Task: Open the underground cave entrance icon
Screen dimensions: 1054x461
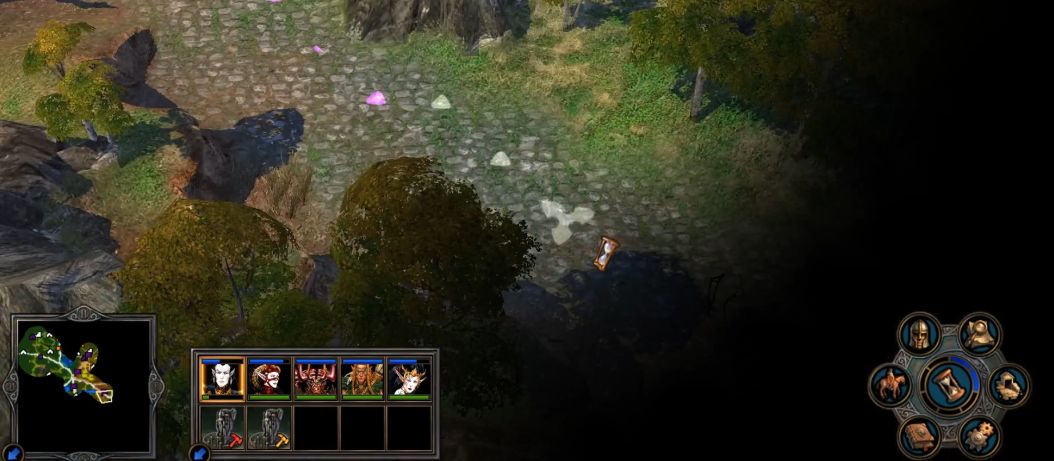Action: tap(1008, 385)
